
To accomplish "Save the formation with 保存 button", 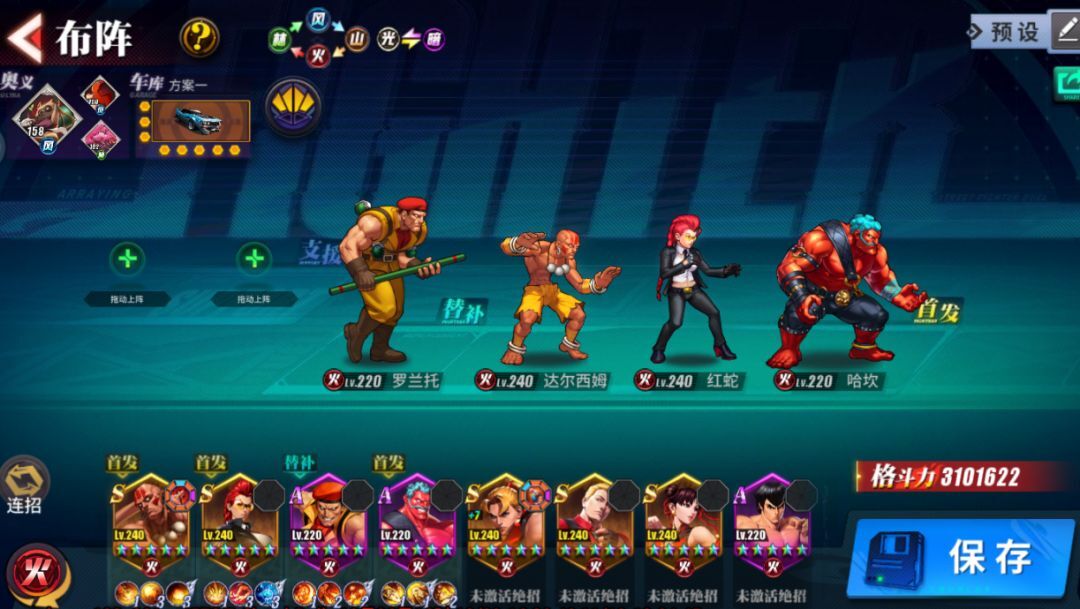I will (960, 556).
